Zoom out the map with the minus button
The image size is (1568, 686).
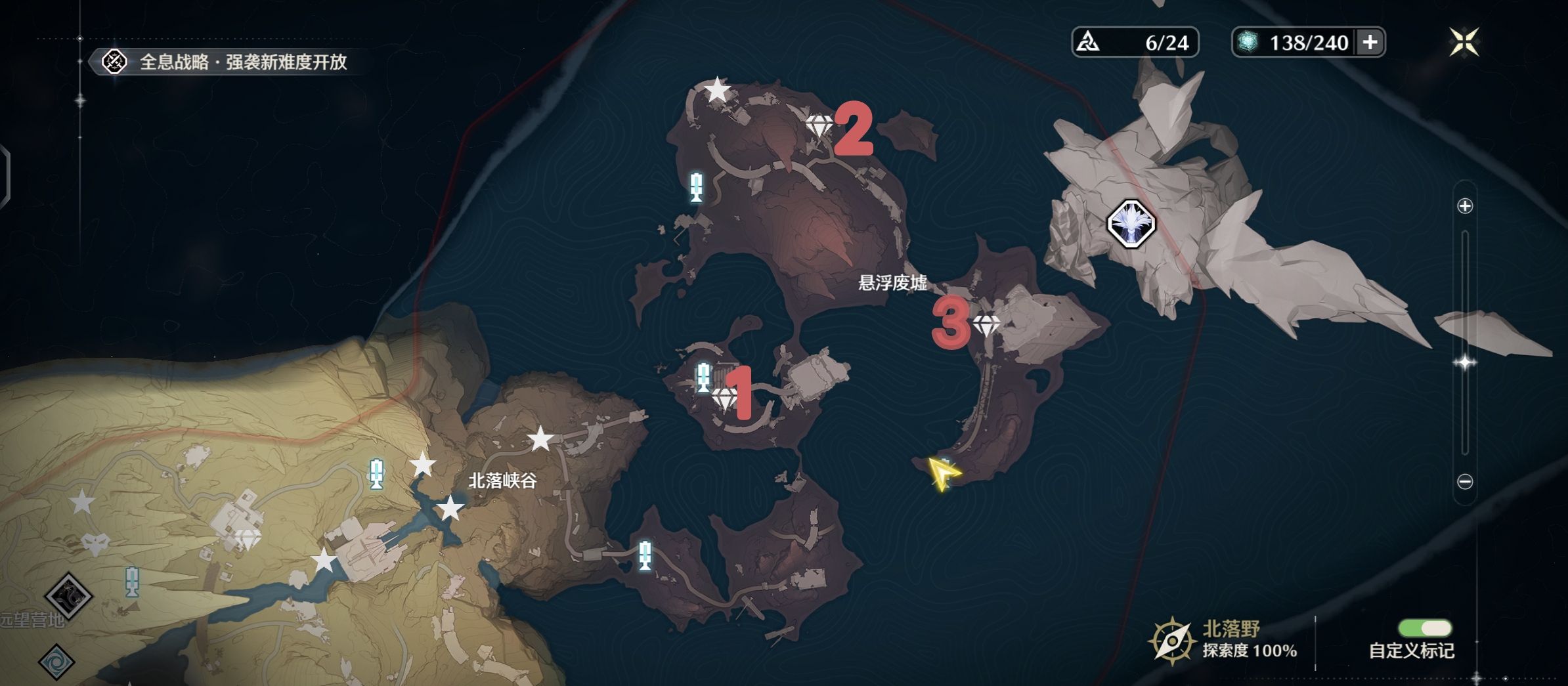(1465, 482)
